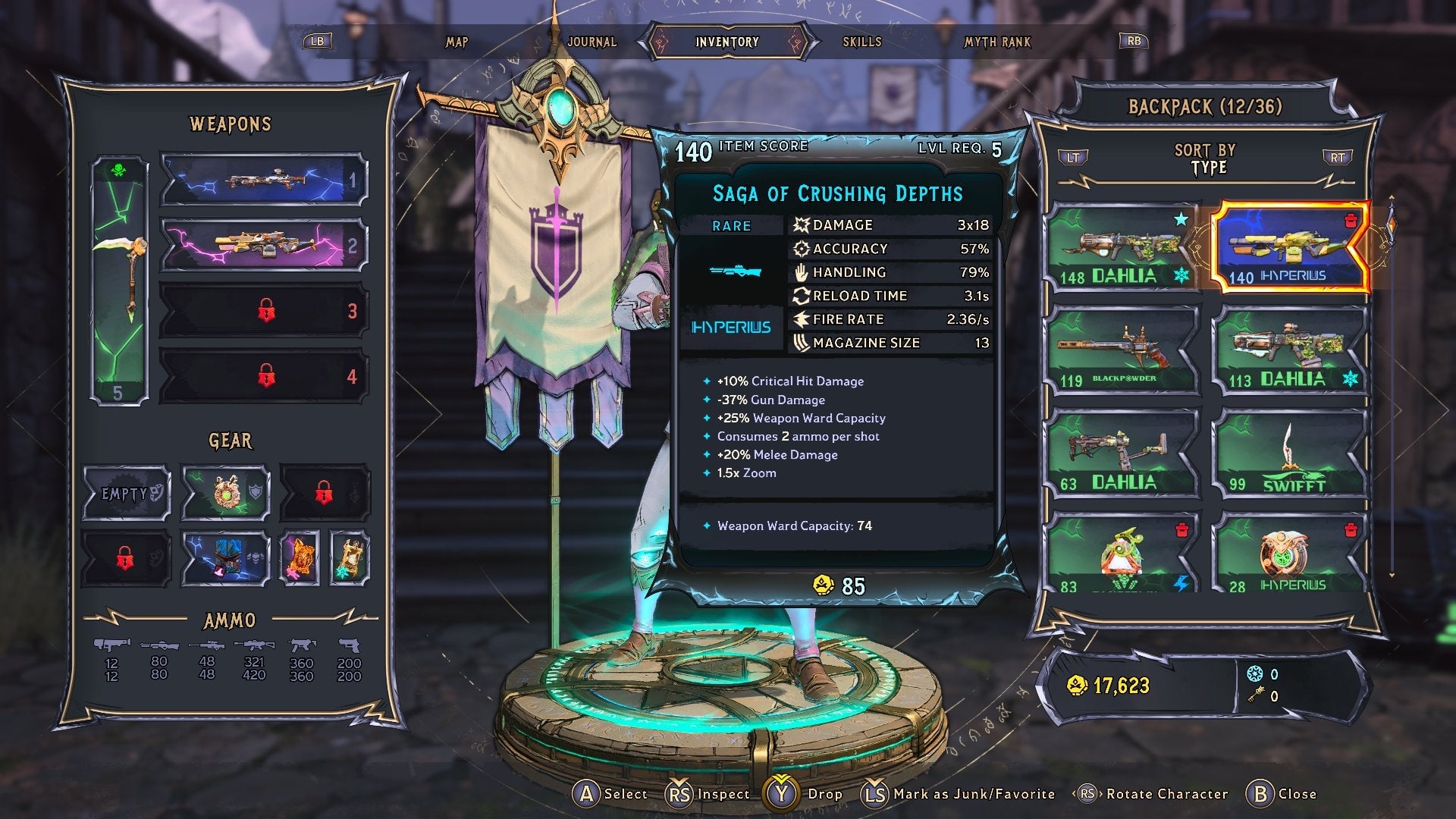
Task: Switch to the Map tab
Action: pyautogui.click(x=457, y=42)
